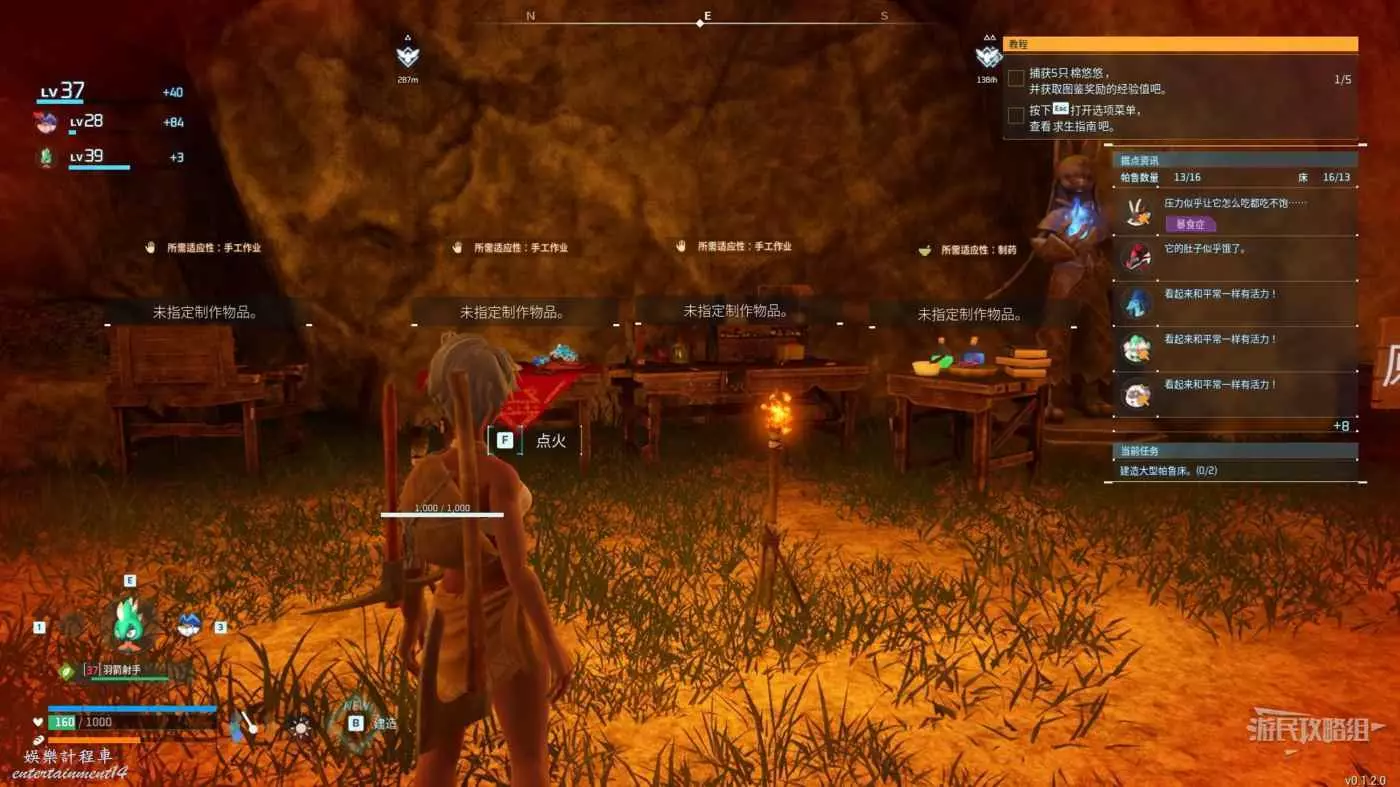The height and width of the screenshot is (787, 1400).
Task: Open the 建造 build menu icon
Action: click(x=355, y=723)
